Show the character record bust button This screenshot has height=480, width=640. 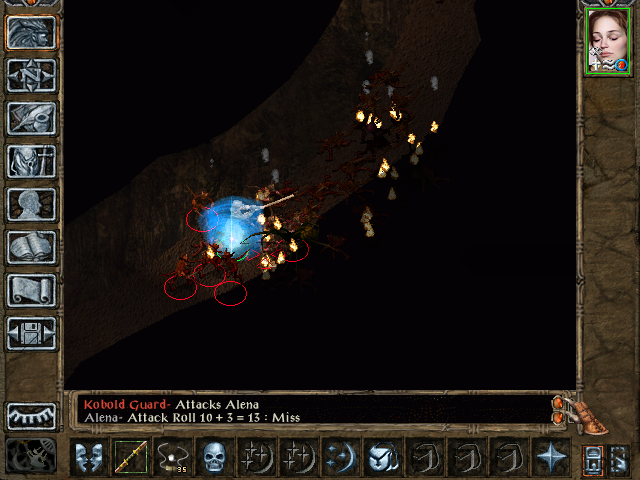pyautogui.click(x=31, y=204)
